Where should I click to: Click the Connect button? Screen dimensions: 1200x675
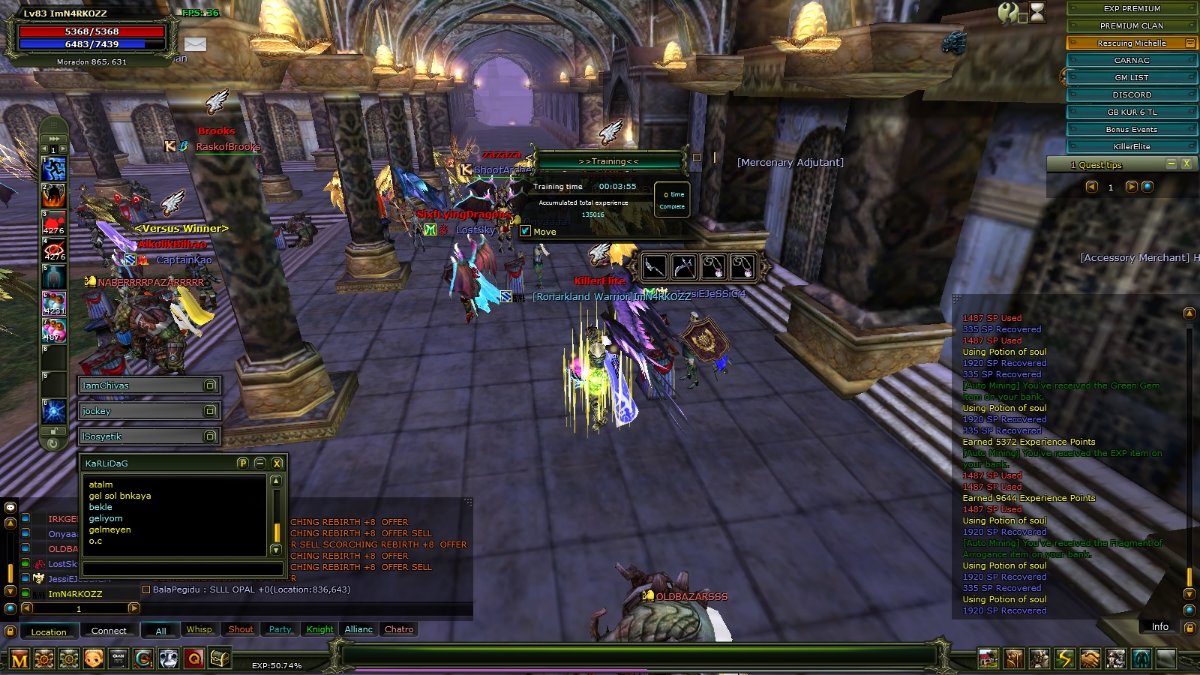point(109,631)
